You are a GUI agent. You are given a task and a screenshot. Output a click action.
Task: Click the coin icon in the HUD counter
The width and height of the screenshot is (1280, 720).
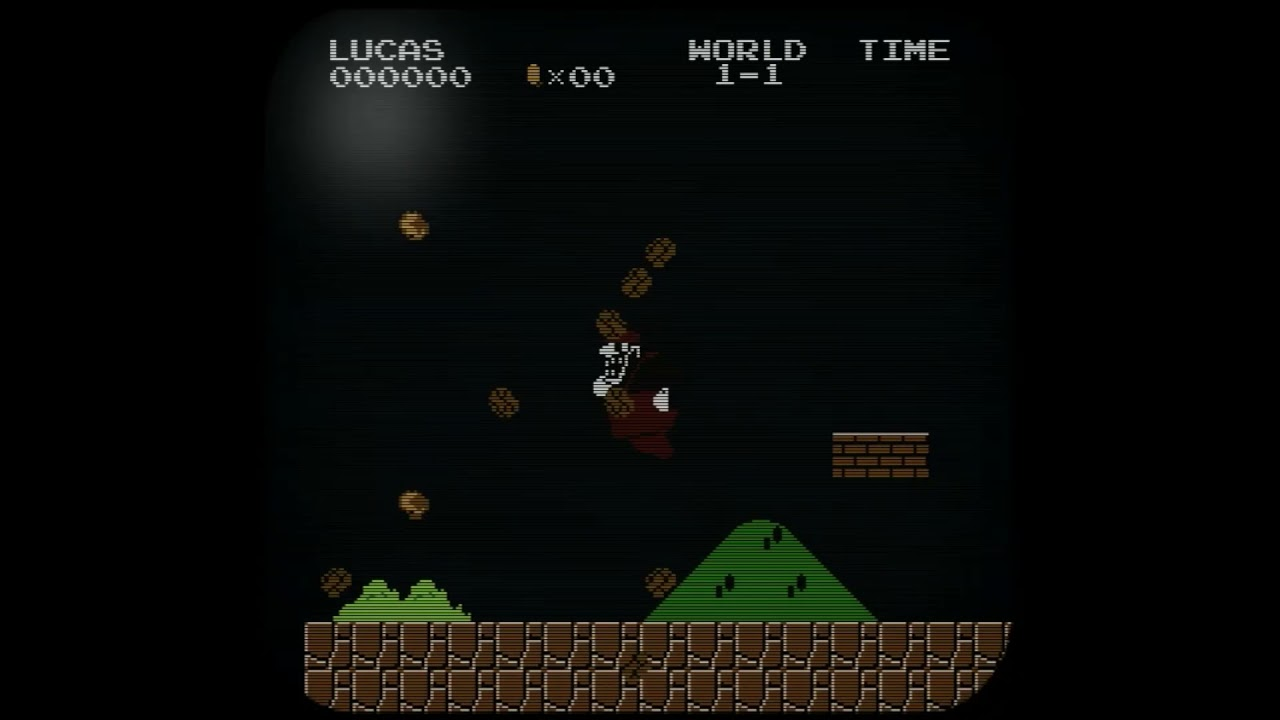point(534,77)
